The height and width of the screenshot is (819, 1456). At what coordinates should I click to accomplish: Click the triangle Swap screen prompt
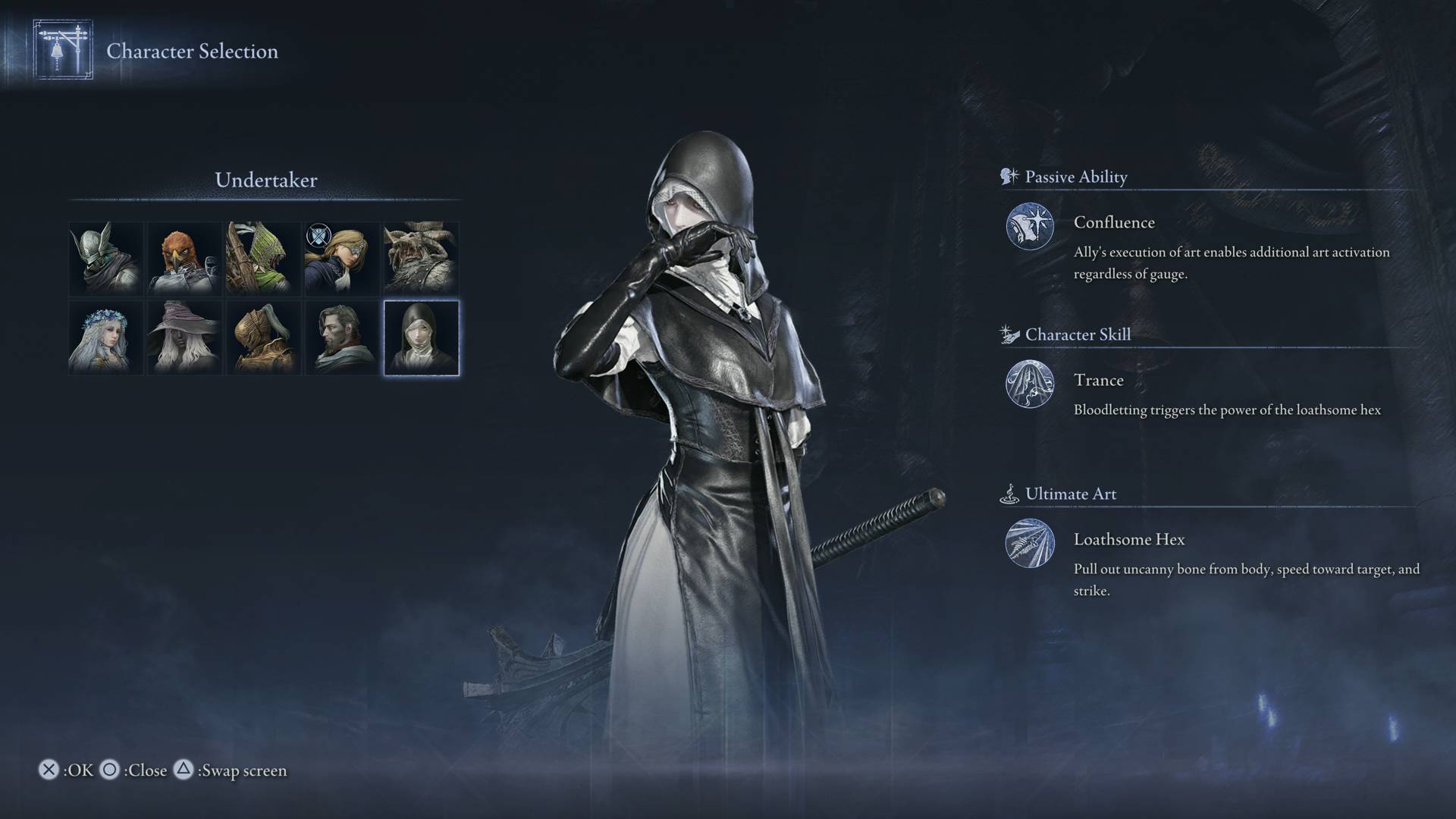[x=184, y=770]
